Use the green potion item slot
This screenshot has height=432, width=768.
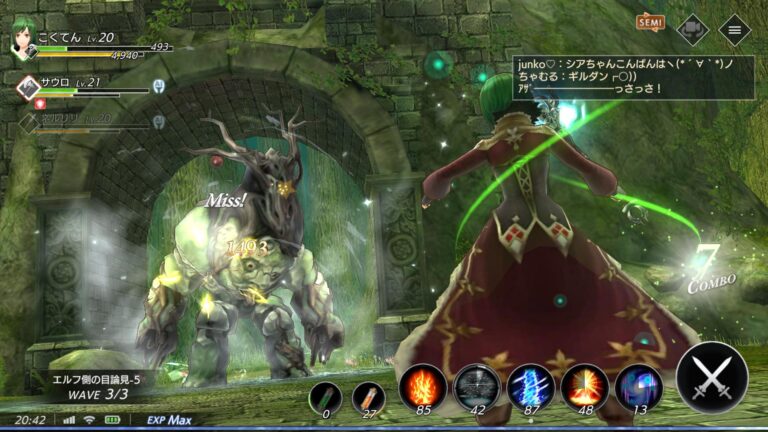tap(325, 397)
